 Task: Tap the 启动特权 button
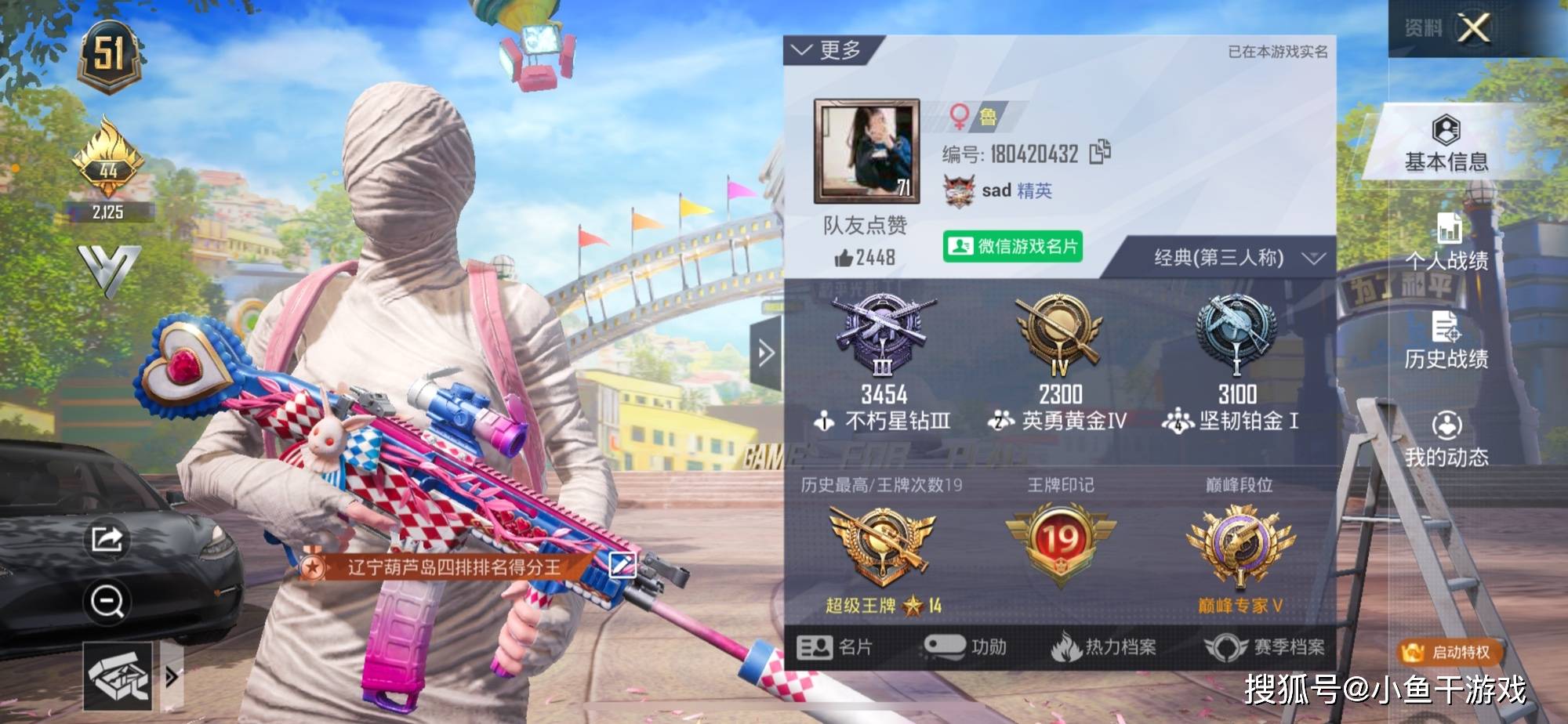[x=1450, y=652]
